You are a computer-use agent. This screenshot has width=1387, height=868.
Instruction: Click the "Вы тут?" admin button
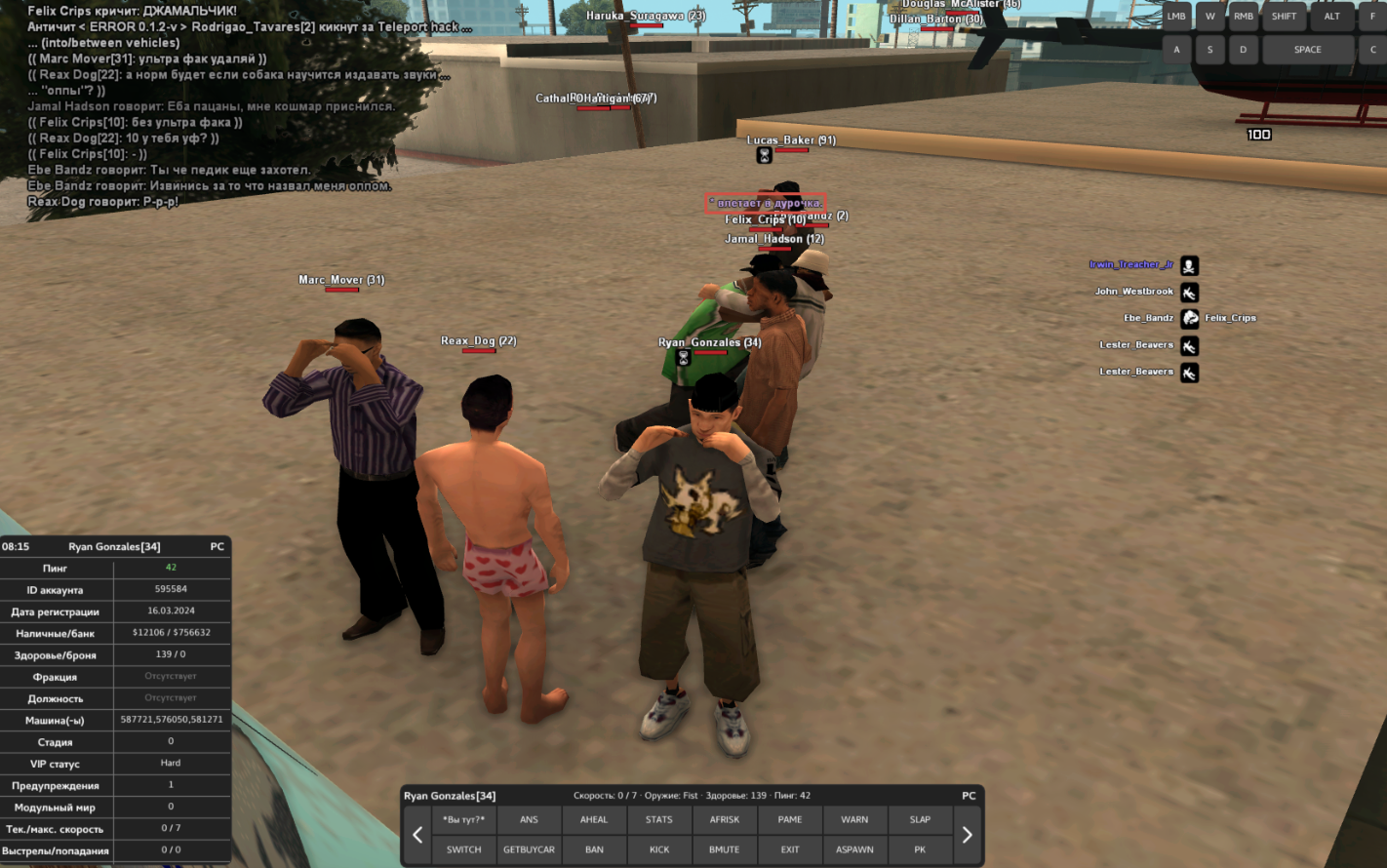coord(463,820)
